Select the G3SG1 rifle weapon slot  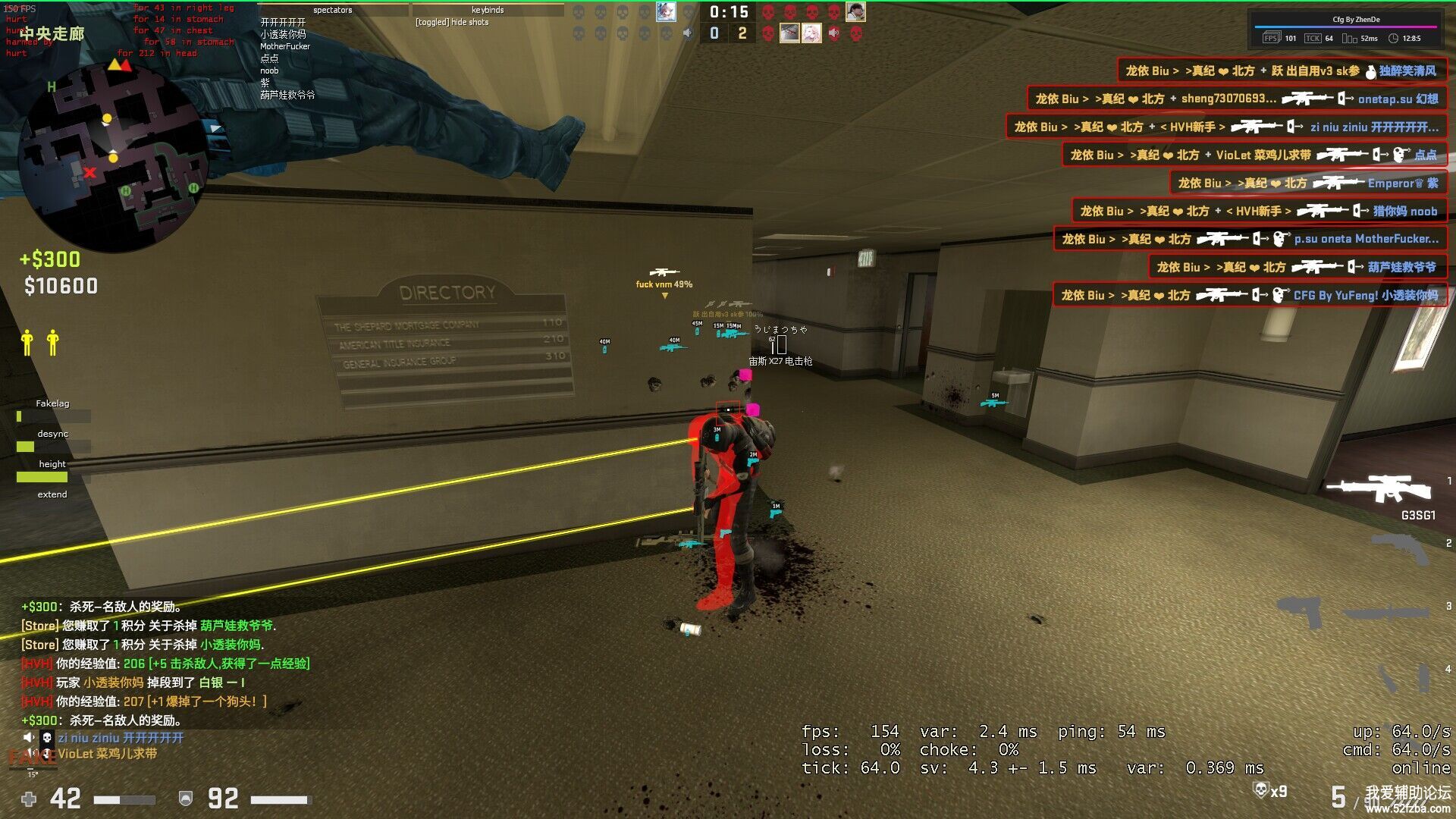point(1379,489)
